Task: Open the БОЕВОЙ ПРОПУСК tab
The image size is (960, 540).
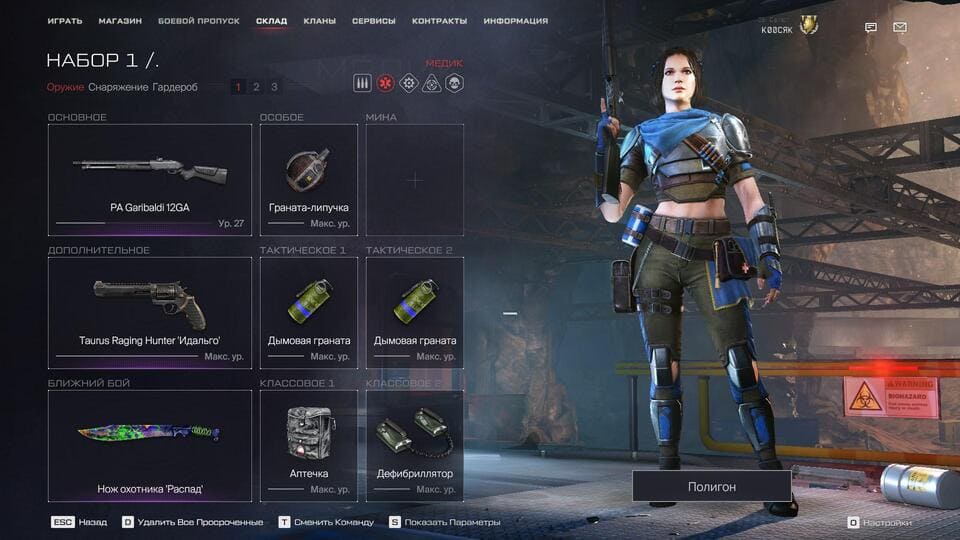Action: point(198,21)
